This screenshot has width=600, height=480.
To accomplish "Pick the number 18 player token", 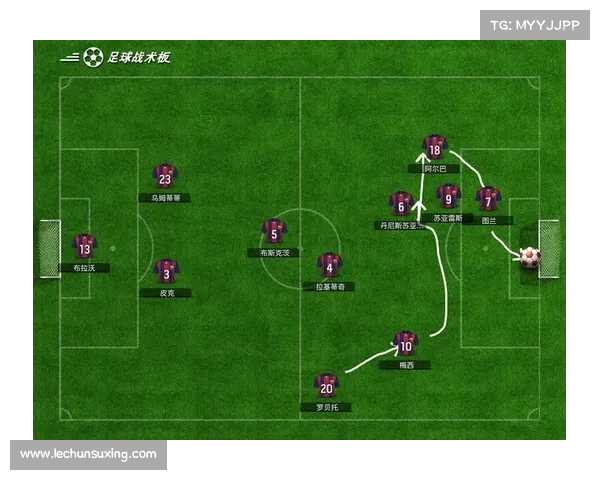I will (433, 148).
